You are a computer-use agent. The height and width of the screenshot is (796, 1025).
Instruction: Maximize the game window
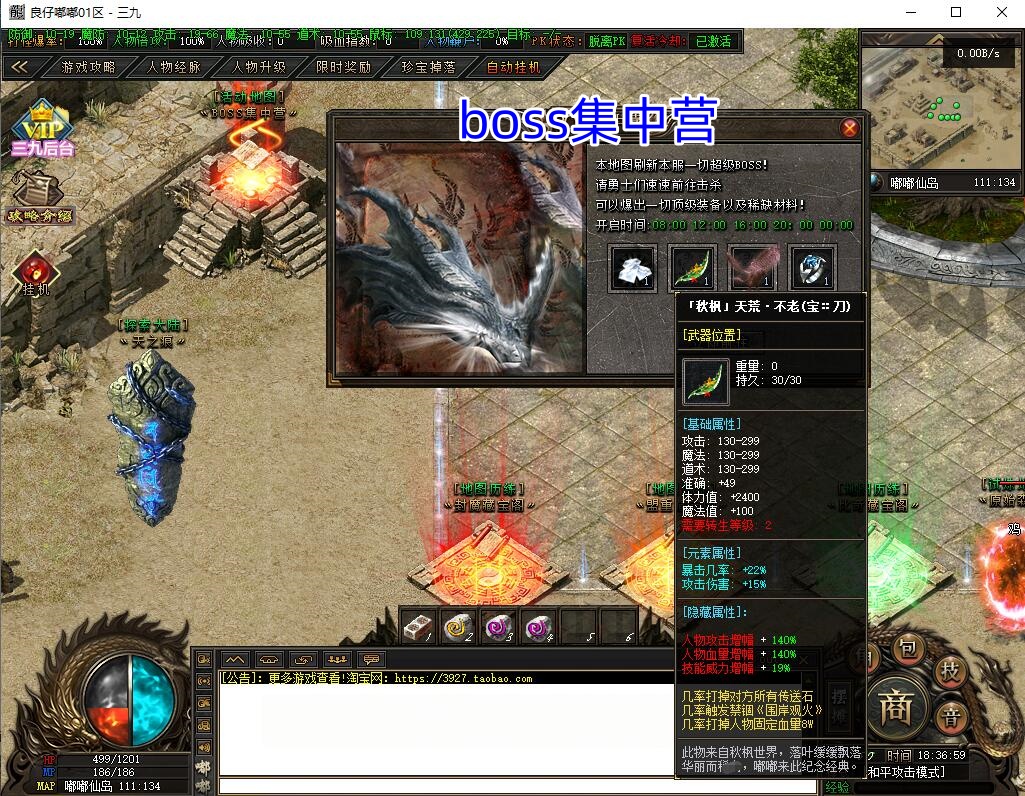pyautogui.click(x=956, y=13)
